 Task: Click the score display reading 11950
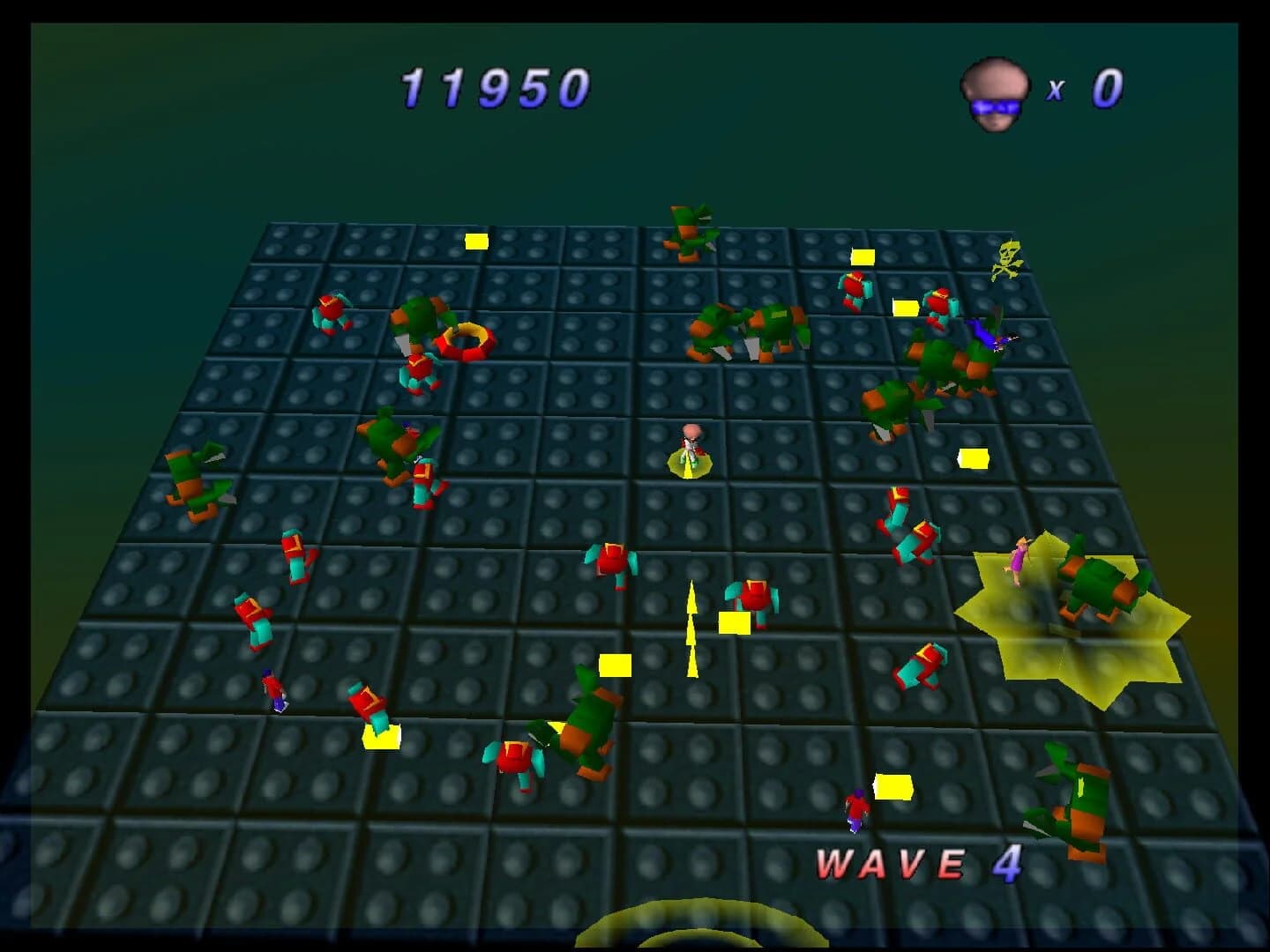[x=494, y=86]
